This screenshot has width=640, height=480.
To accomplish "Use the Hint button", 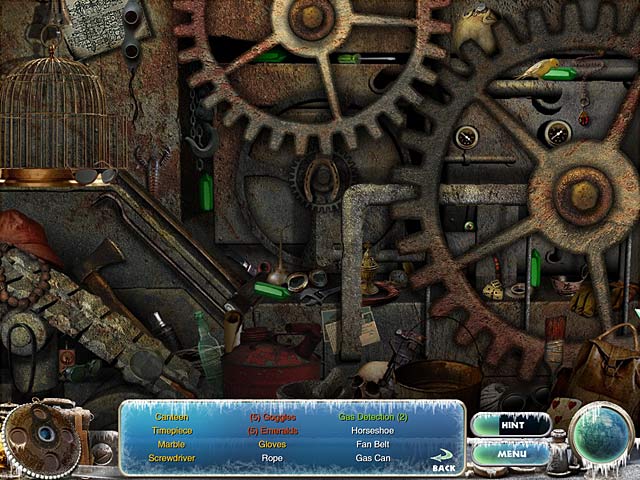I will pos(510,424).
